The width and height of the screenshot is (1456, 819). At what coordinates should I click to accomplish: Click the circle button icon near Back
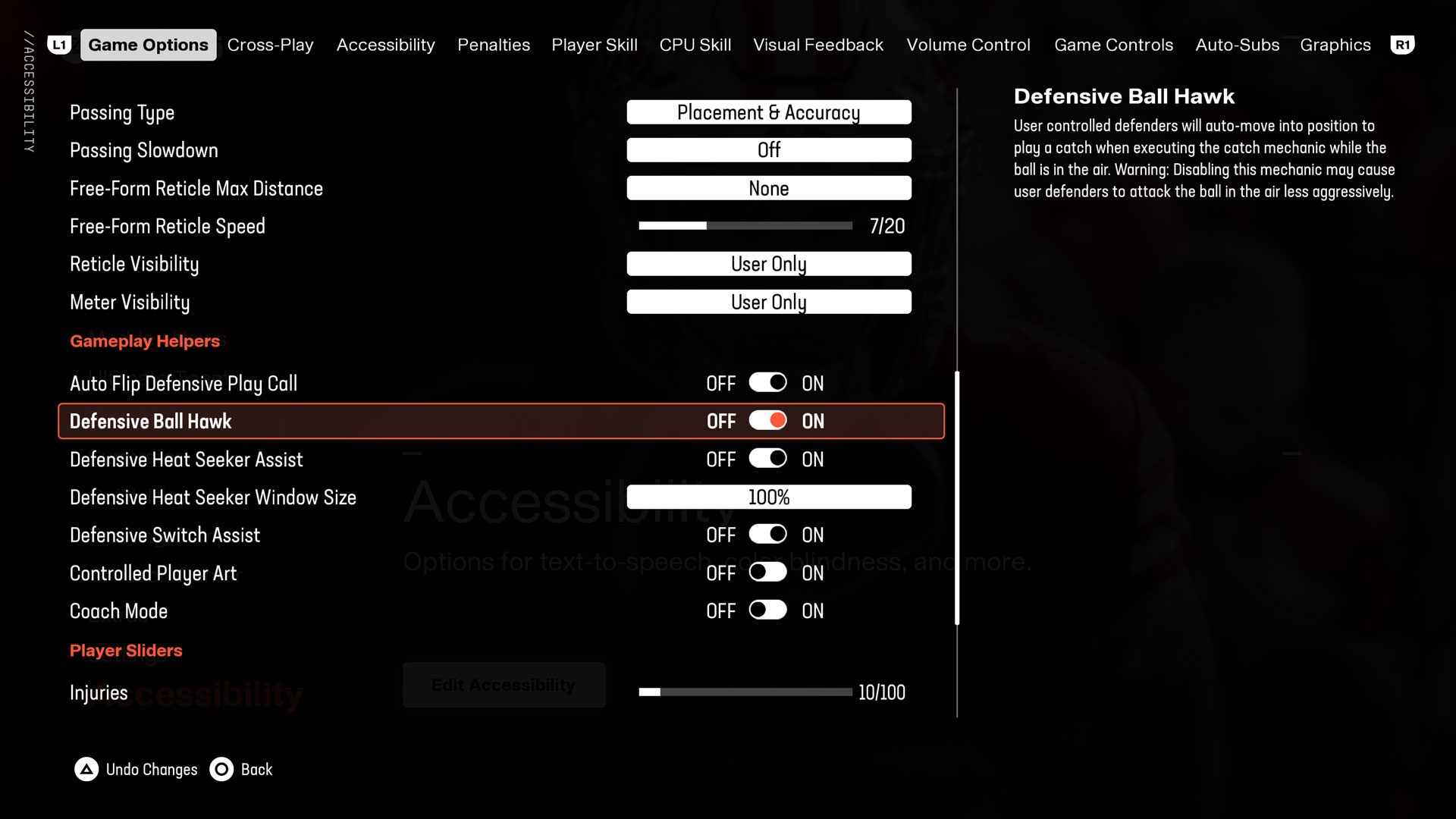click(x=221, y=769)
